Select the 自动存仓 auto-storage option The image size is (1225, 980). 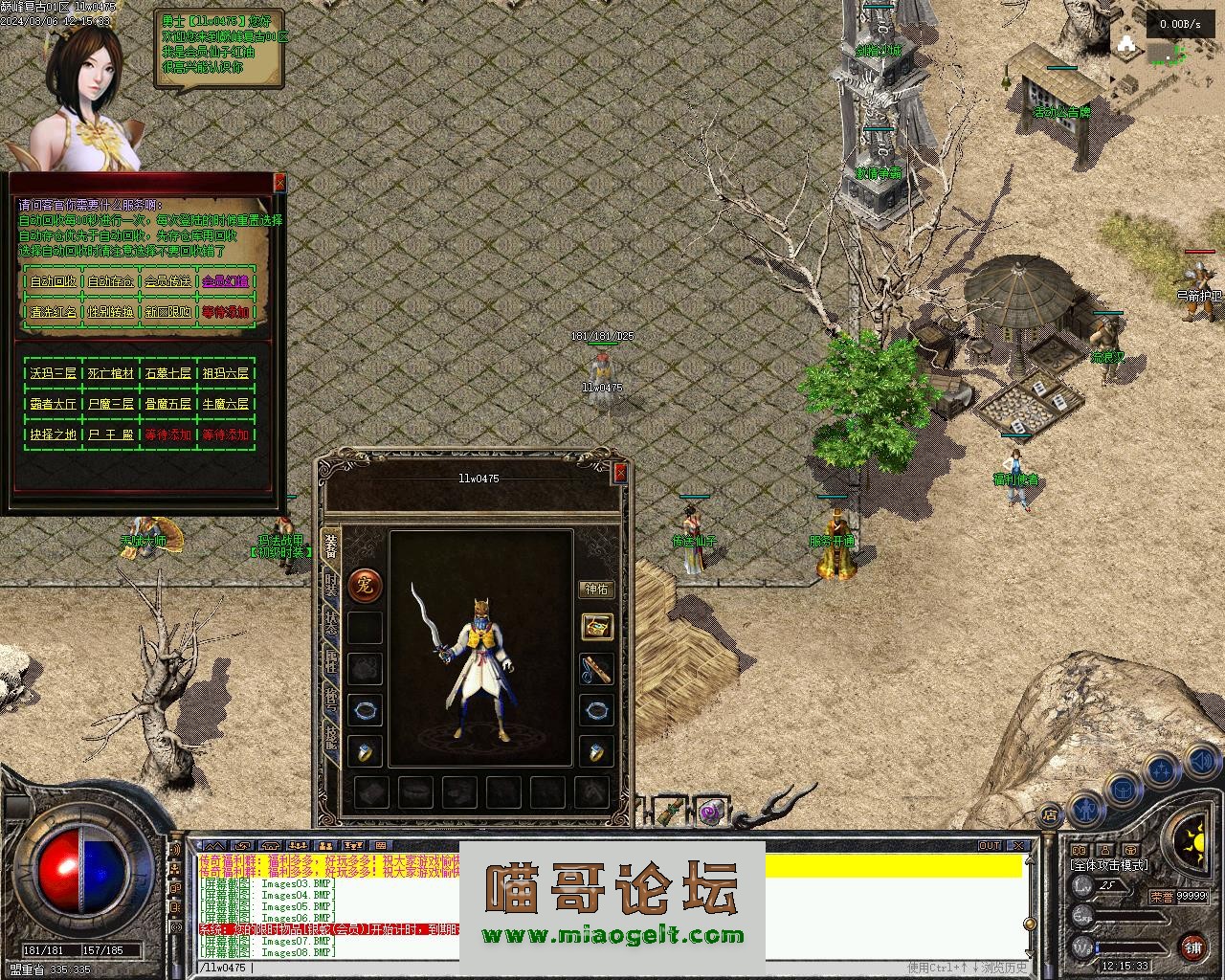point(111,281)
